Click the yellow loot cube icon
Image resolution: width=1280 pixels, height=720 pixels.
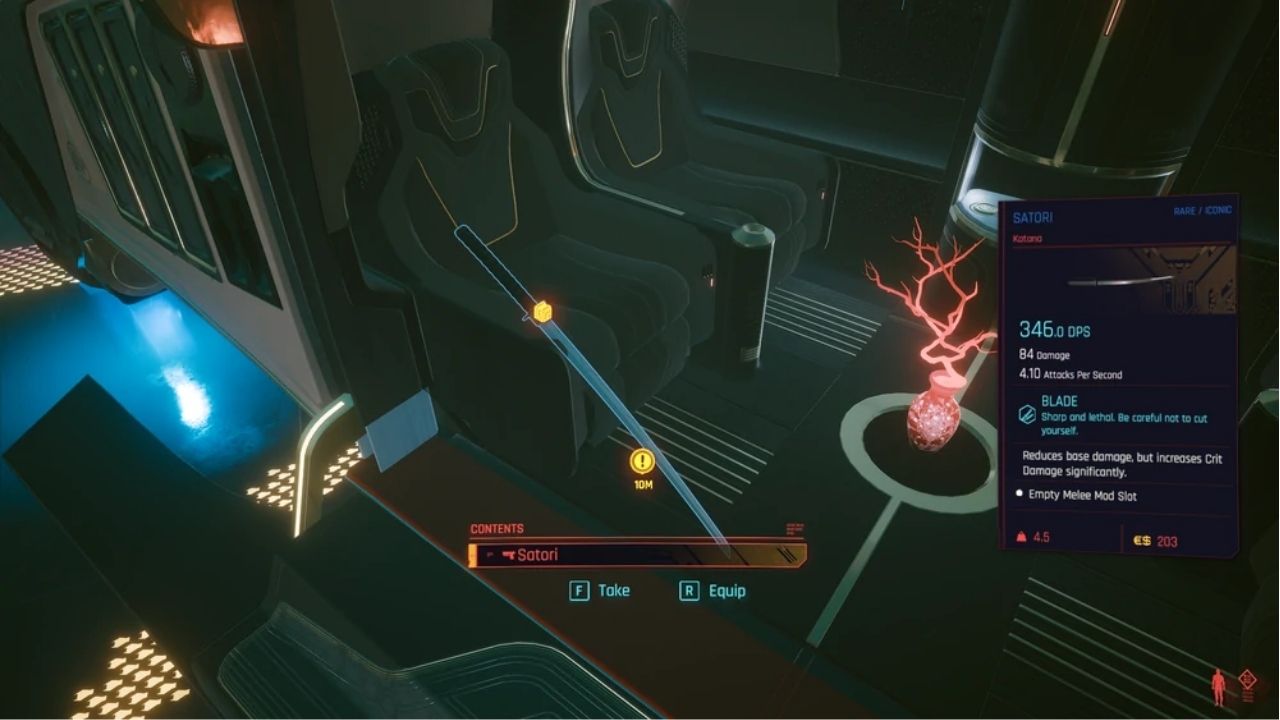(x=542, y=312)
